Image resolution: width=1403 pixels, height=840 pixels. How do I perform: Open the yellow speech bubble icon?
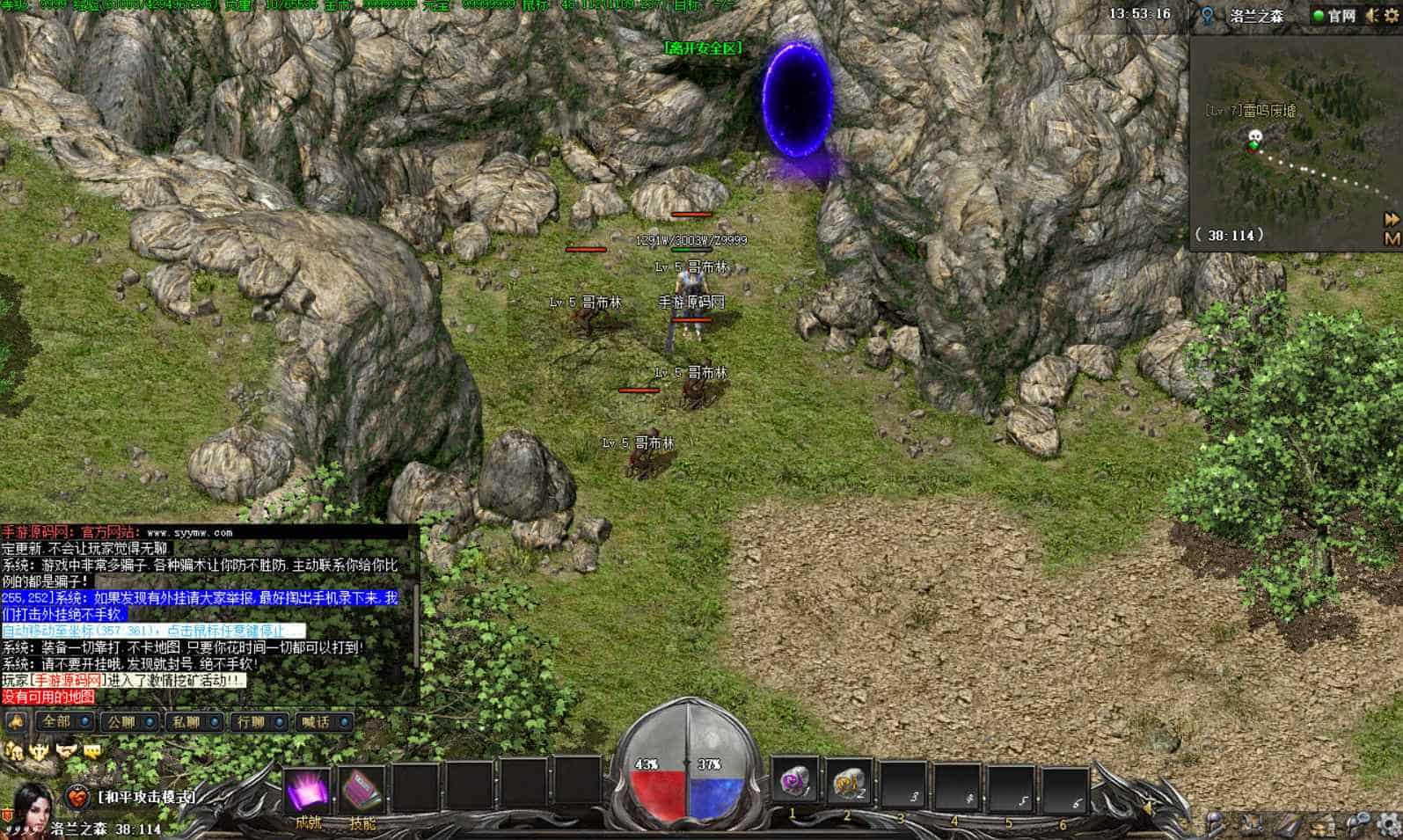point(91,750)
